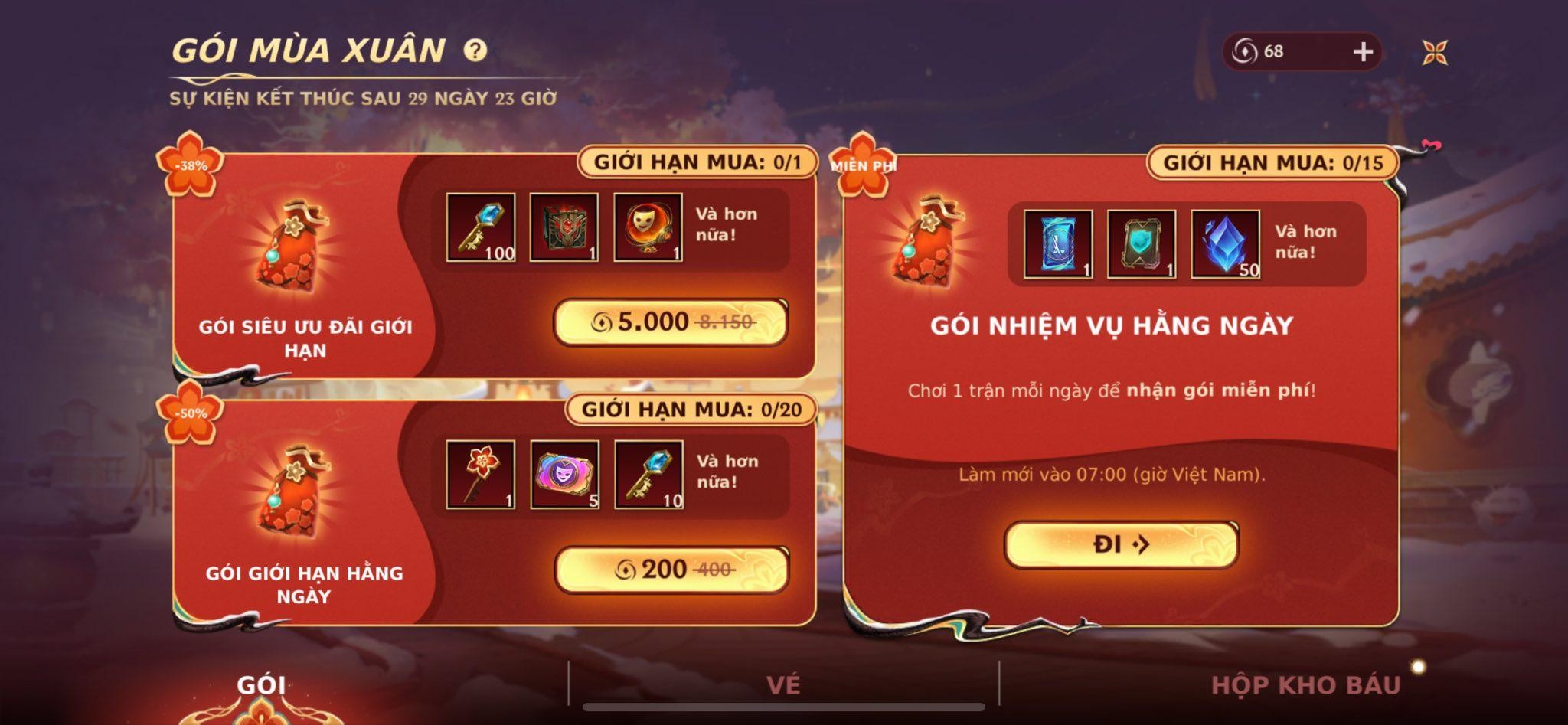This screenshot has height=725, width=1568.
Task: Inspect the teal shield card reward
Action: click(1142, 244)
